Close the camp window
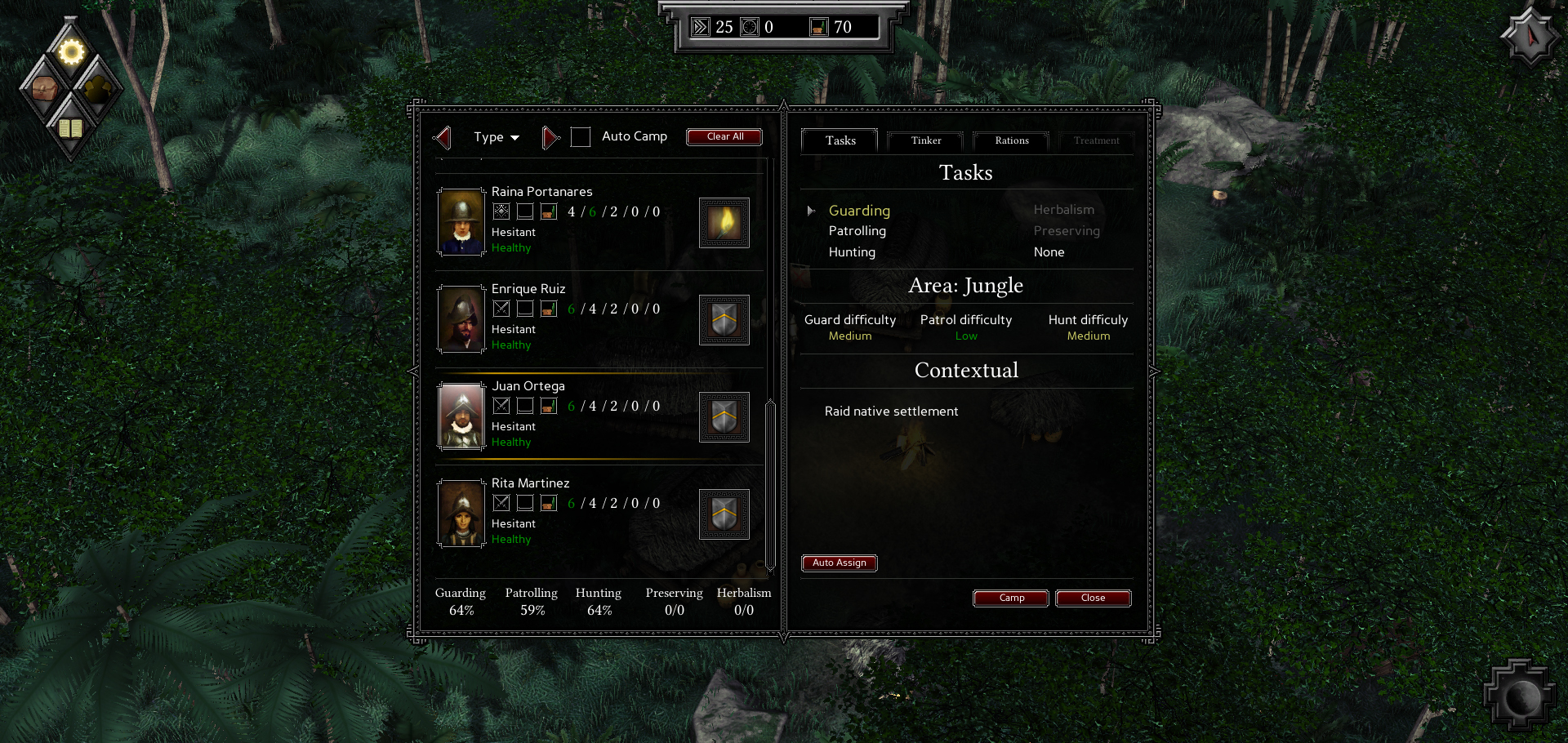Screen dimensions: 1568x743 point(1093,598)
